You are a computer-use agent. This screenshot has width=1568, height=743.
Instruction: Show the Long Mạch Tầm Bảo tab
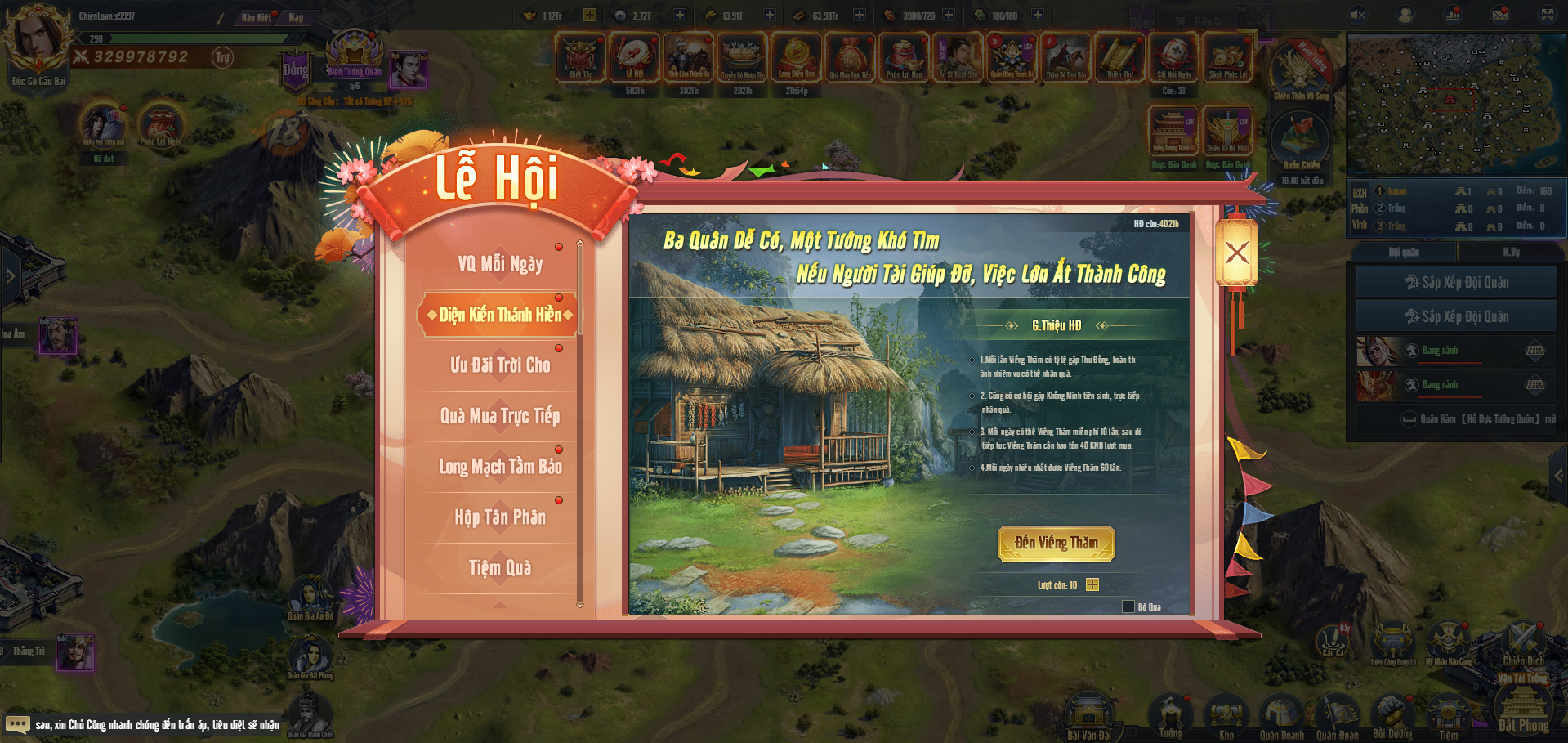tap(499, 467)
